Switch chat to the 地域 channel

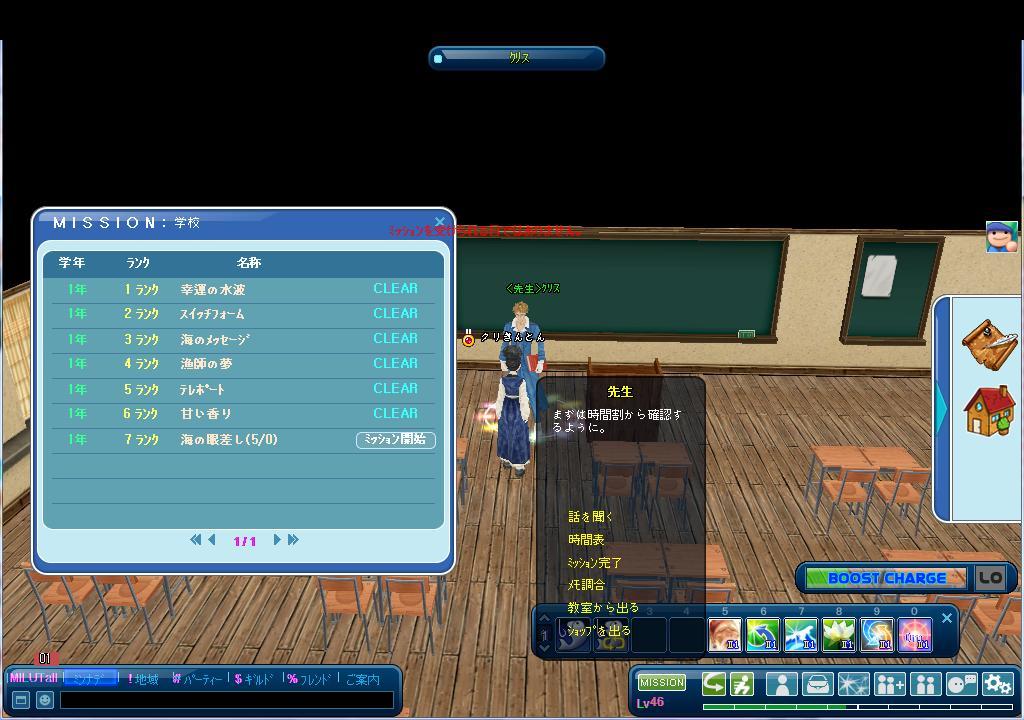[146, 679]
